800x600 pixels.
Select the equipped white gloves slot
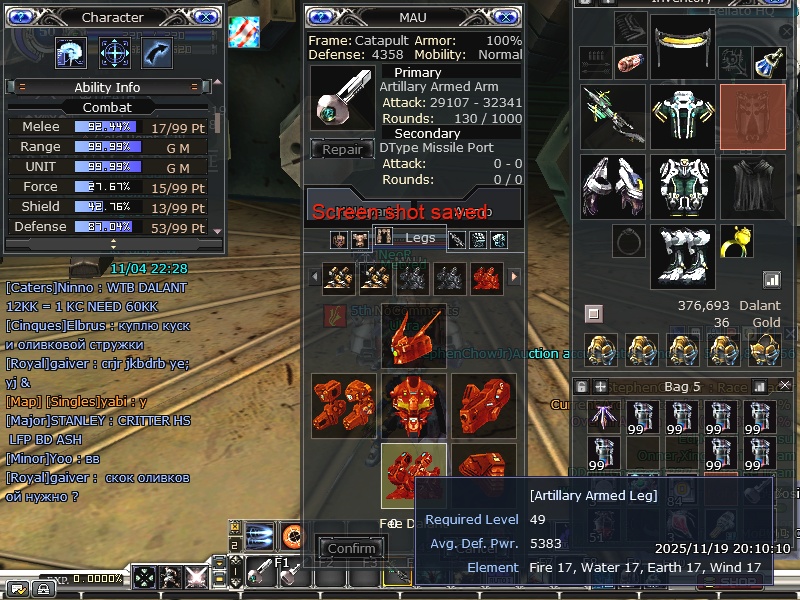pos(612,186)
